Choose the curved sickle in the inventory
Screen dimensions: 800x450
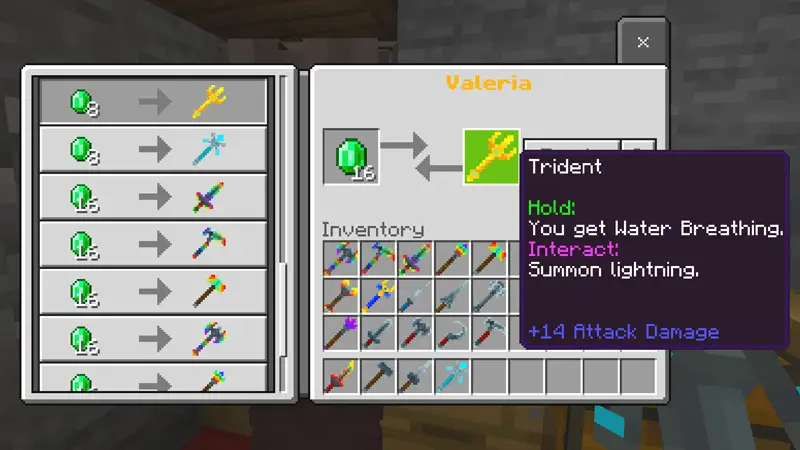[x=452, y=333]
